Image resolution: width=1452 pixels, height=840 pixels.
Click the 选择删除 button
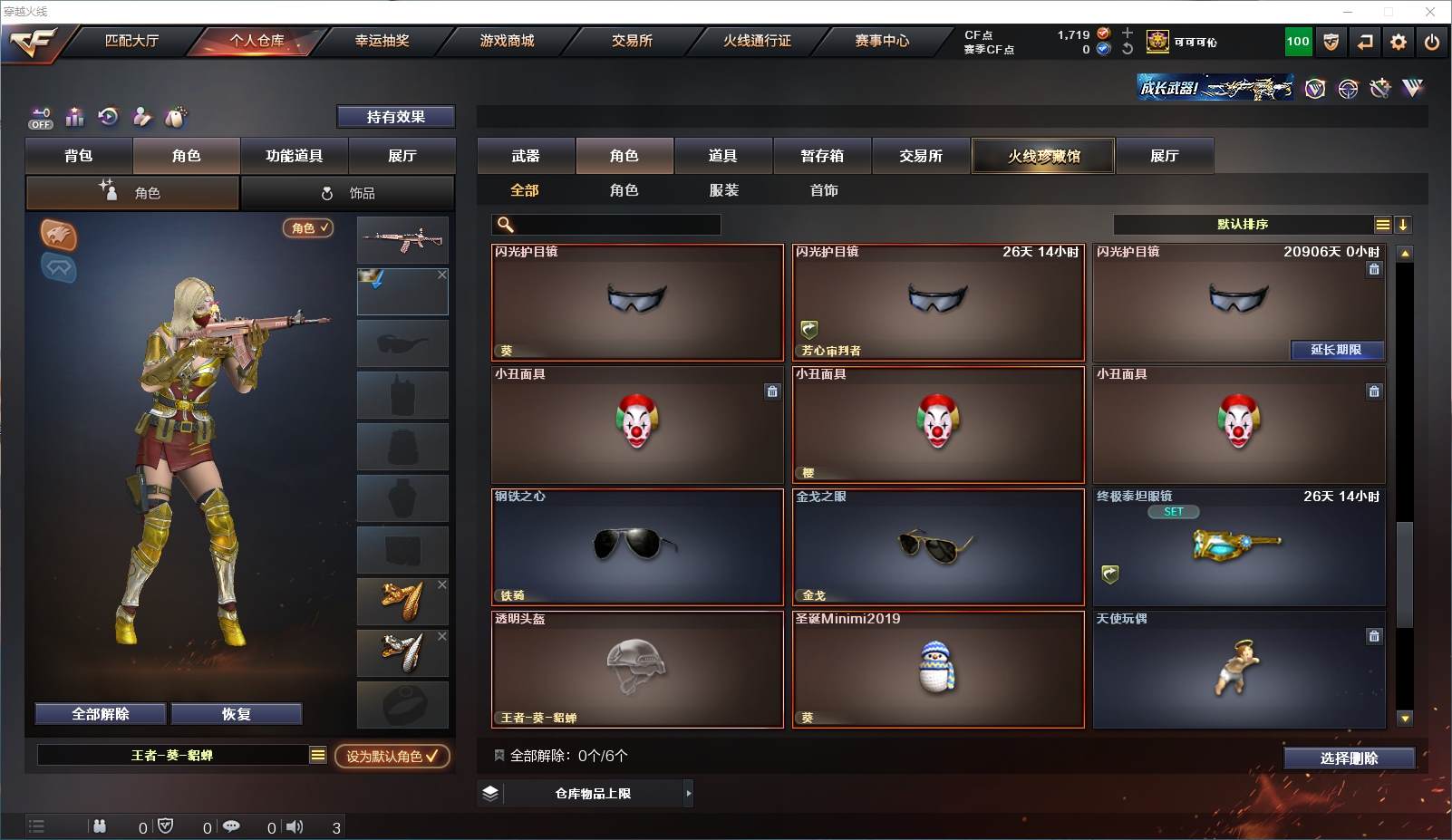[x=1349, y=758]
